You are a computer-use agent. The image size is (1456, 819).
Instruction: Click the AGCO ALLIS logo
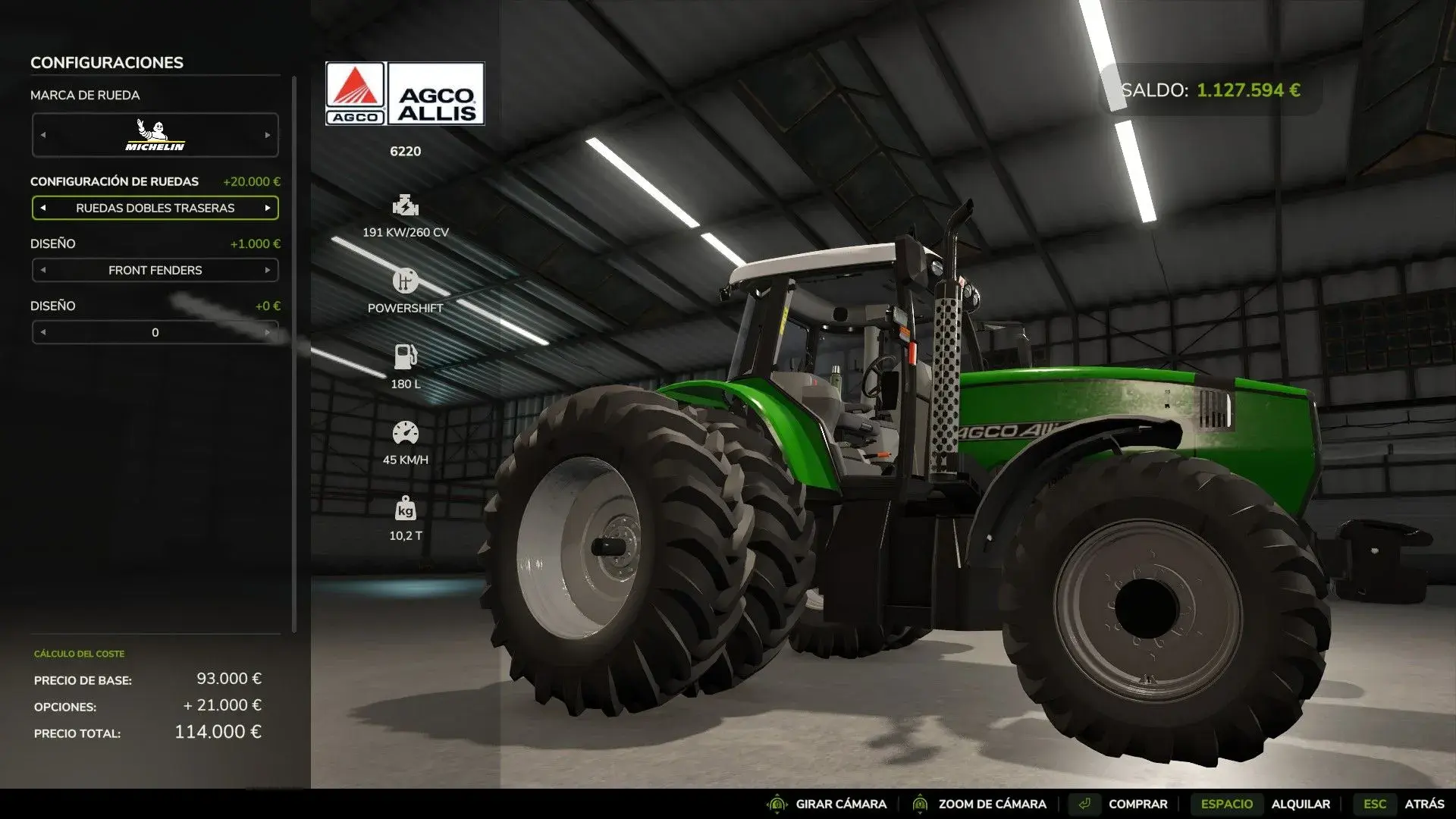[438, 93]
